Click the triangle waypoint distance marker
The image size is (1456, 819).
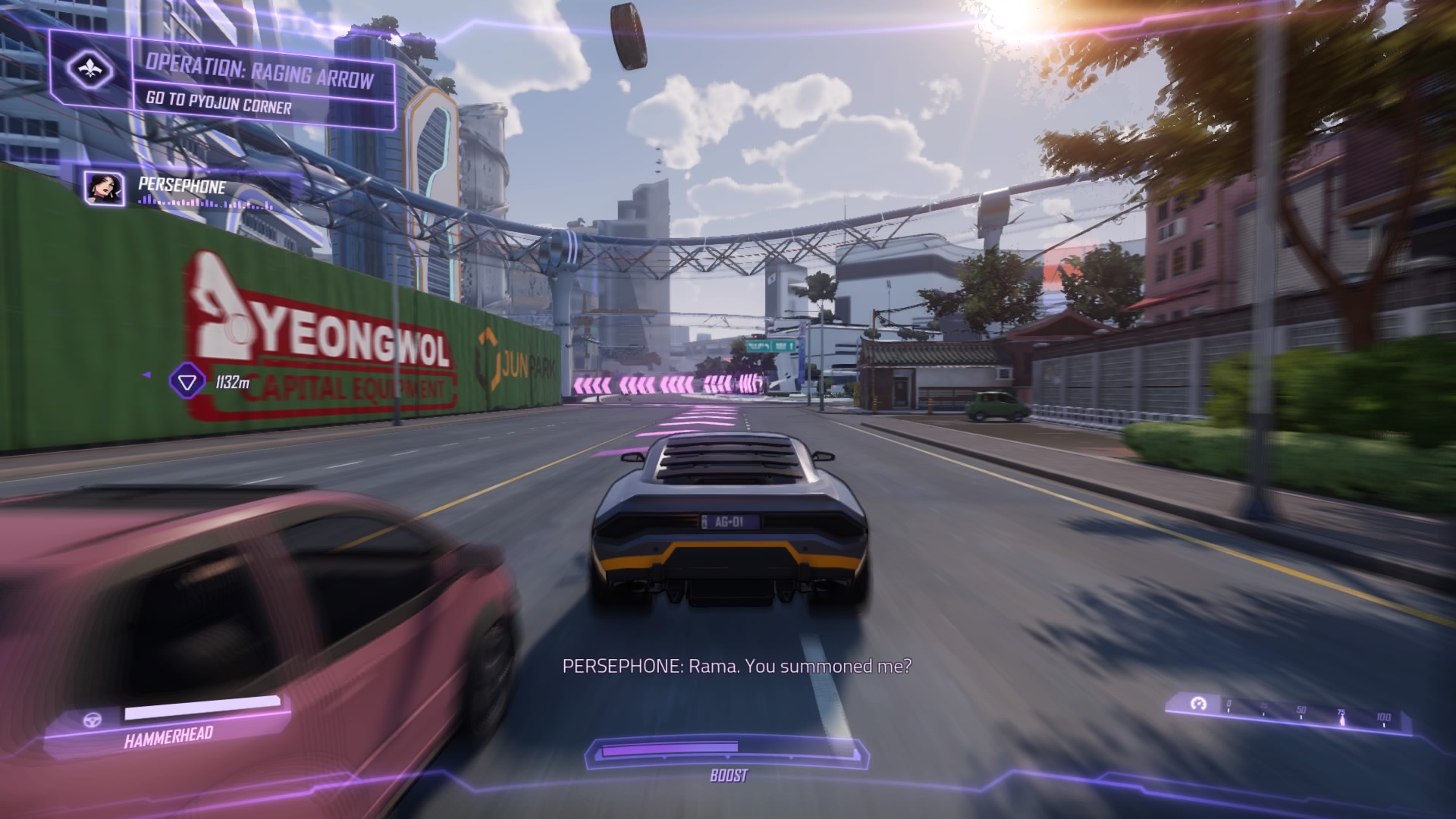click(187, 381)
